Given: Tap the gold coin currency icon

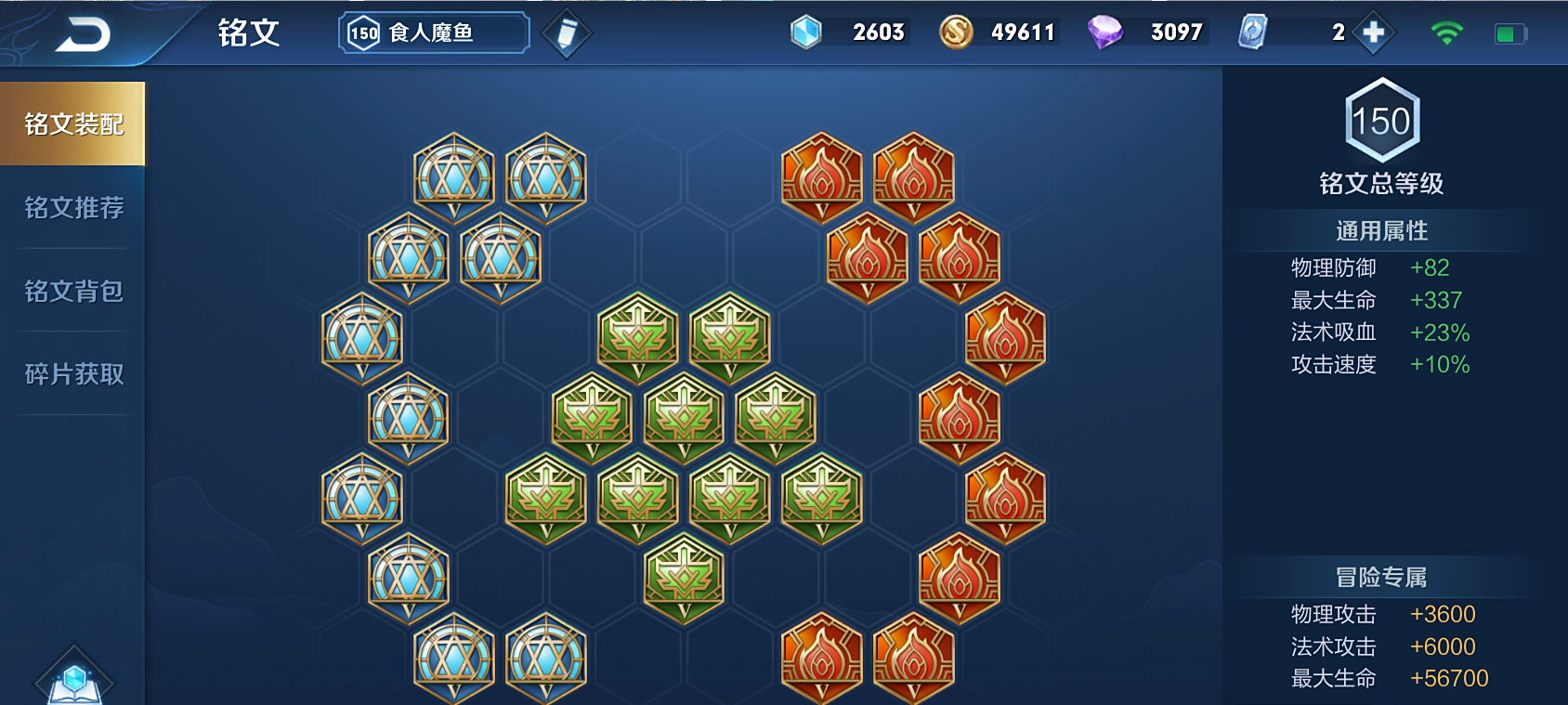Looking at the screenshot, I should click(x=955, y=33).
